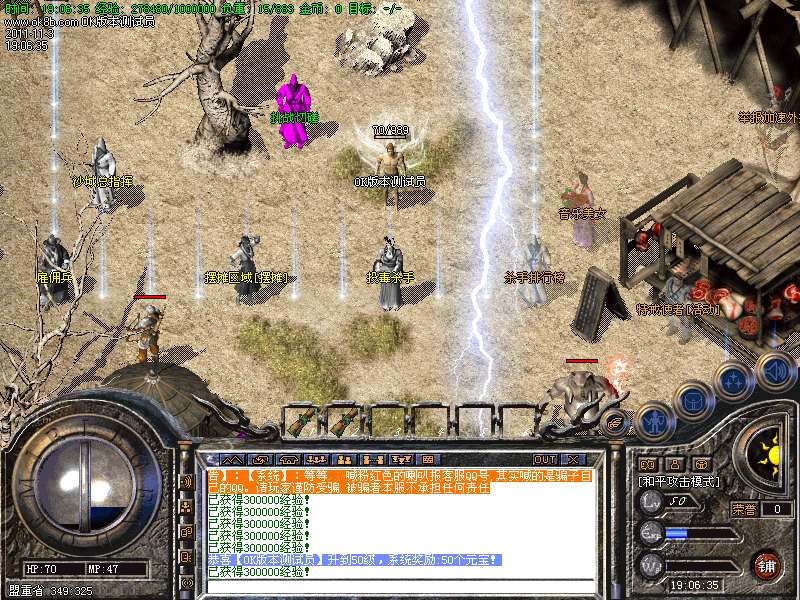Screen dimensions: 800x600
Task: Open the red 铺 shop button
Action: [x=766, y=565]
